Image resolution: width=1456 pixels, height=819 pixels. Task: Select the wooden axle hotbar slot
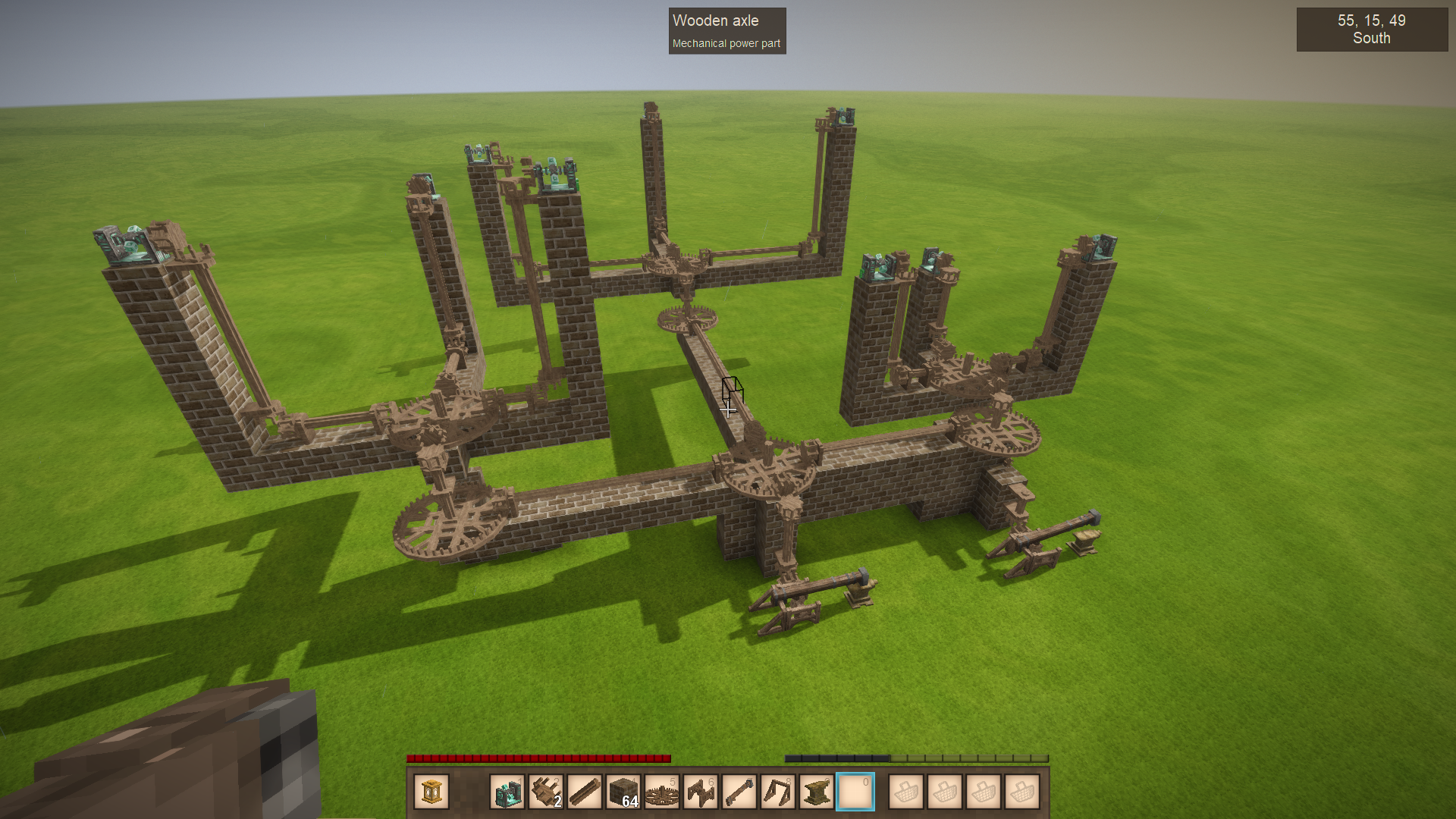click(585, 792)
